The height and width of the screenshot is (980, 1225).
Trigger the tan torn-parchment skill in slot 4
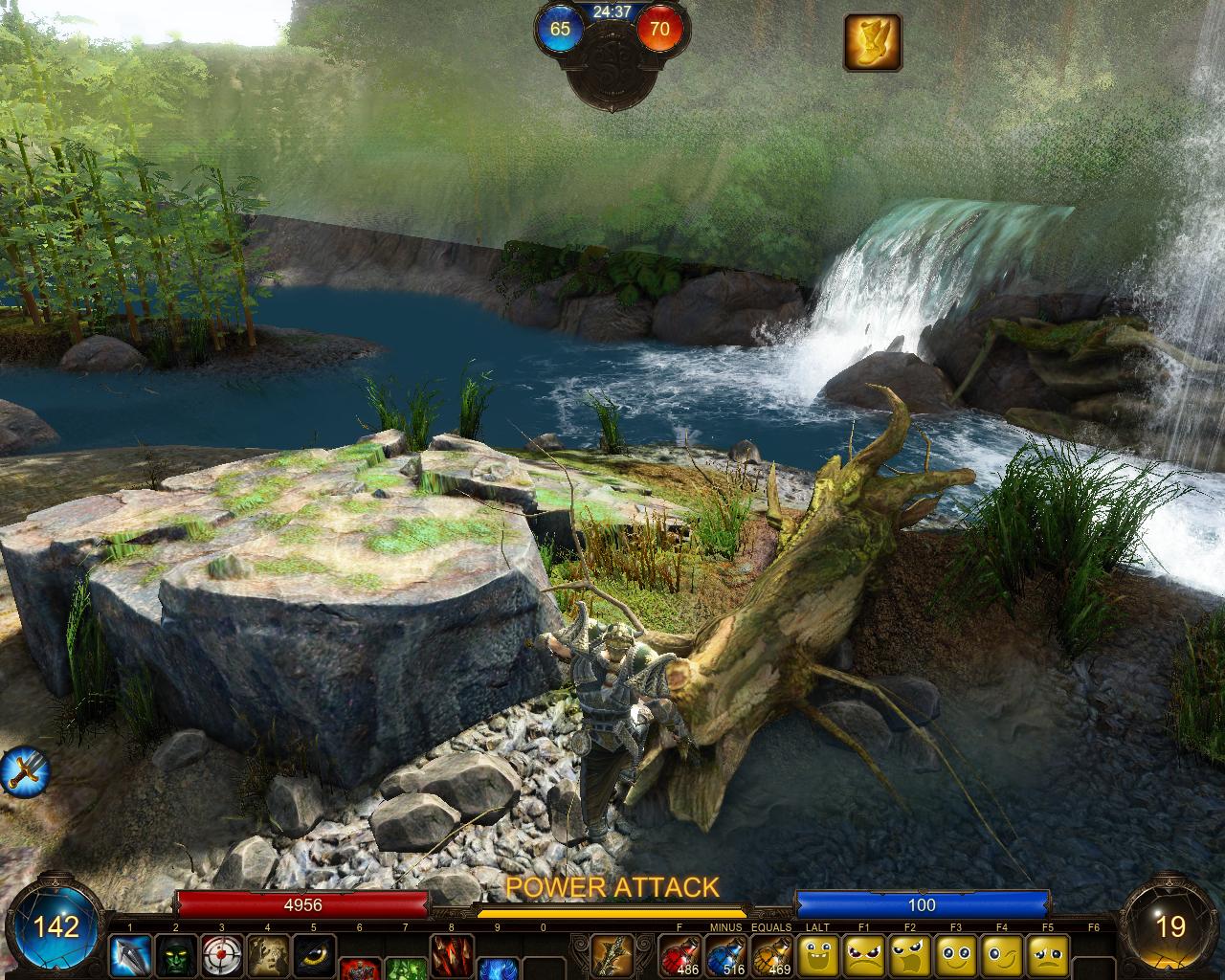point(267,955)
